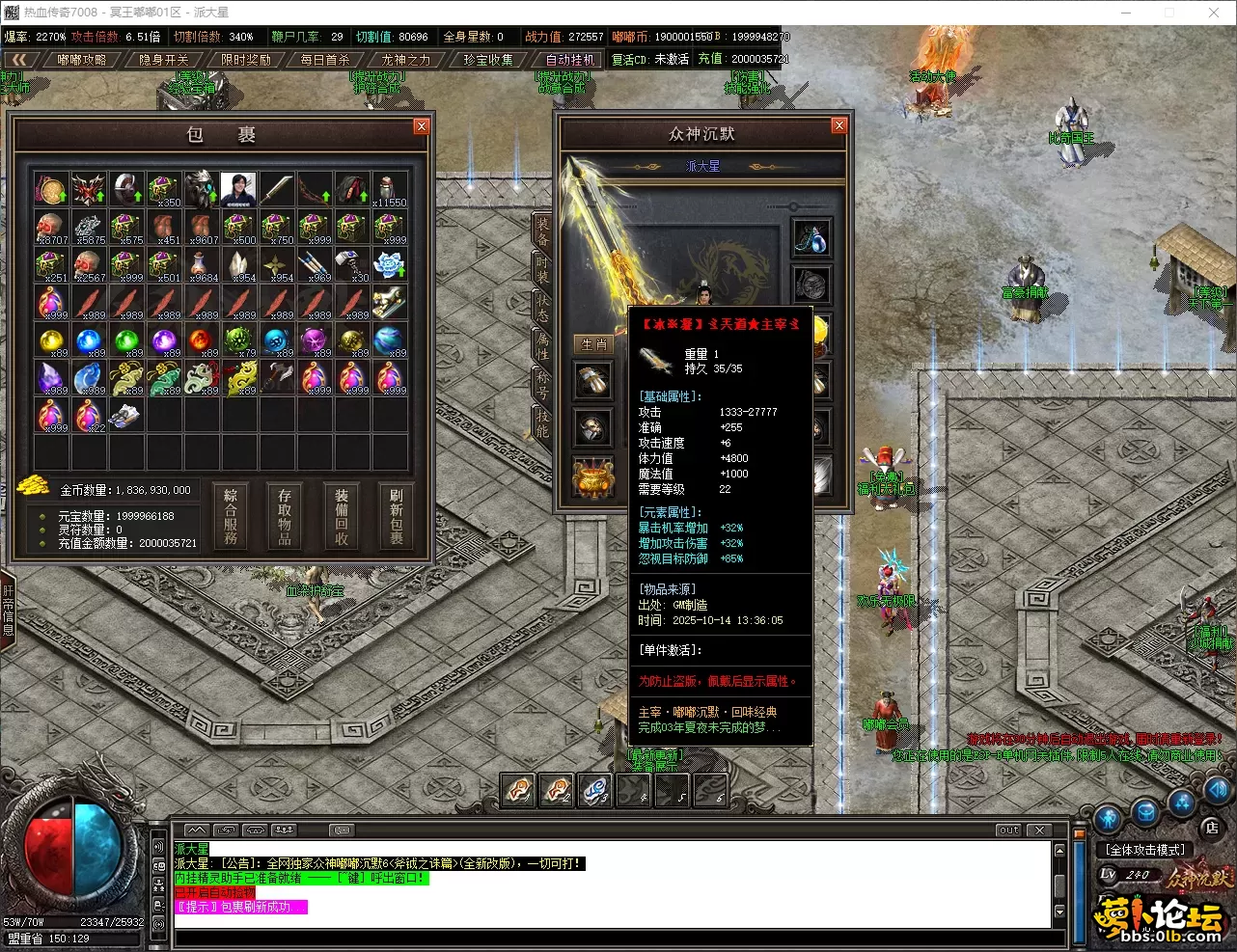Screen dimensions: 1237x952
Task: Select the portrait photo item in the bag
Action: (x=238, y=189)
